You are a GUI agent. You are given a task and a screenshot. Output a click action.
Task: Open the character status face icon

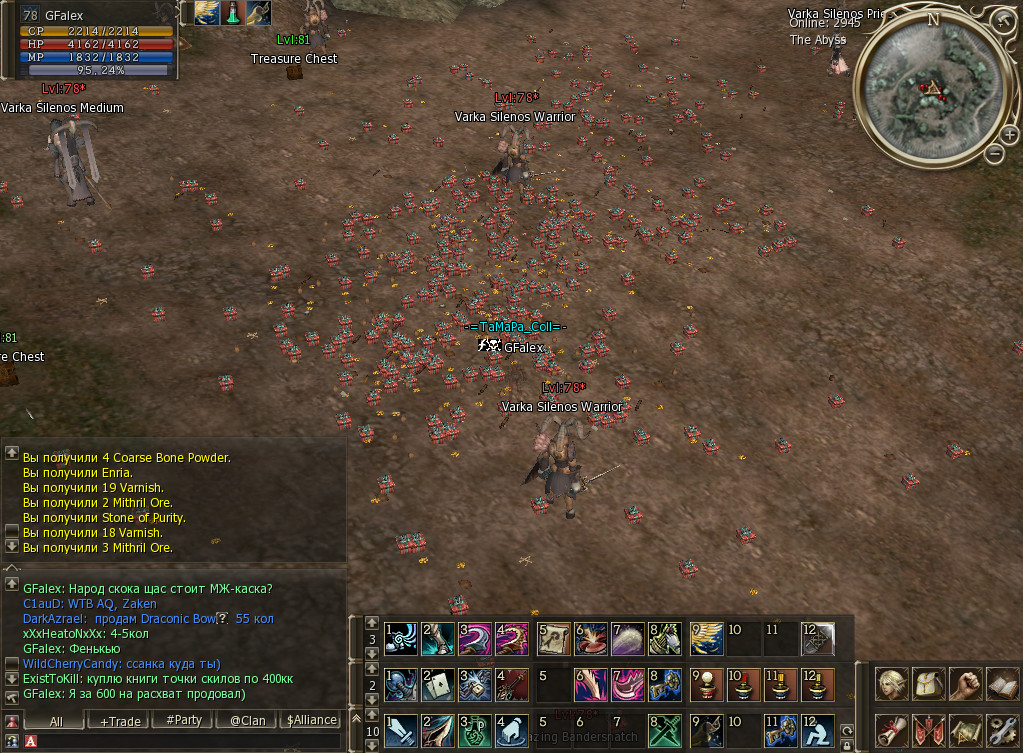click(x=892, y=684)
